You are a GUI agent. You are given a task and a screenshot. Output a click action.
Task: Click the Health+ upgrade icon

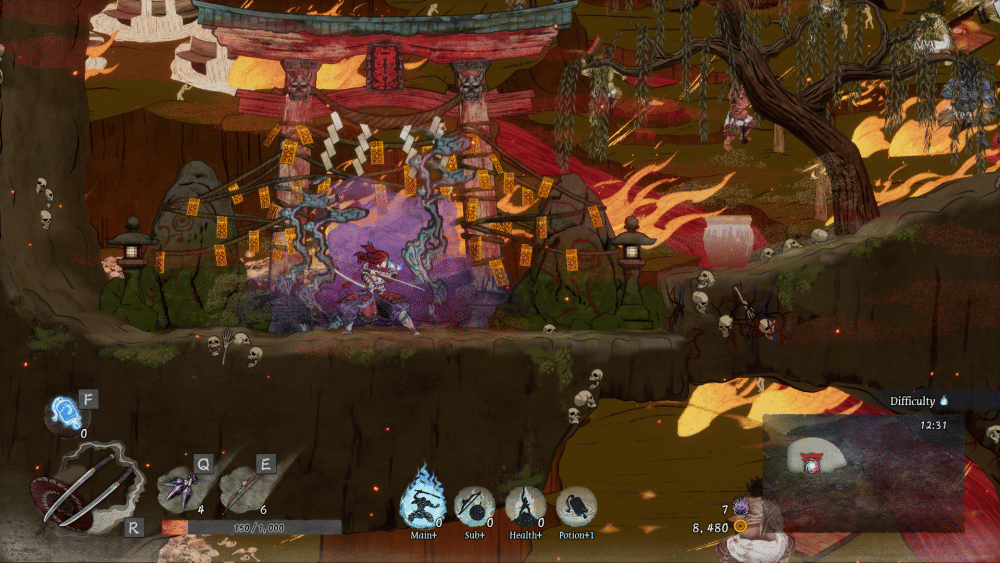point(525,506)
